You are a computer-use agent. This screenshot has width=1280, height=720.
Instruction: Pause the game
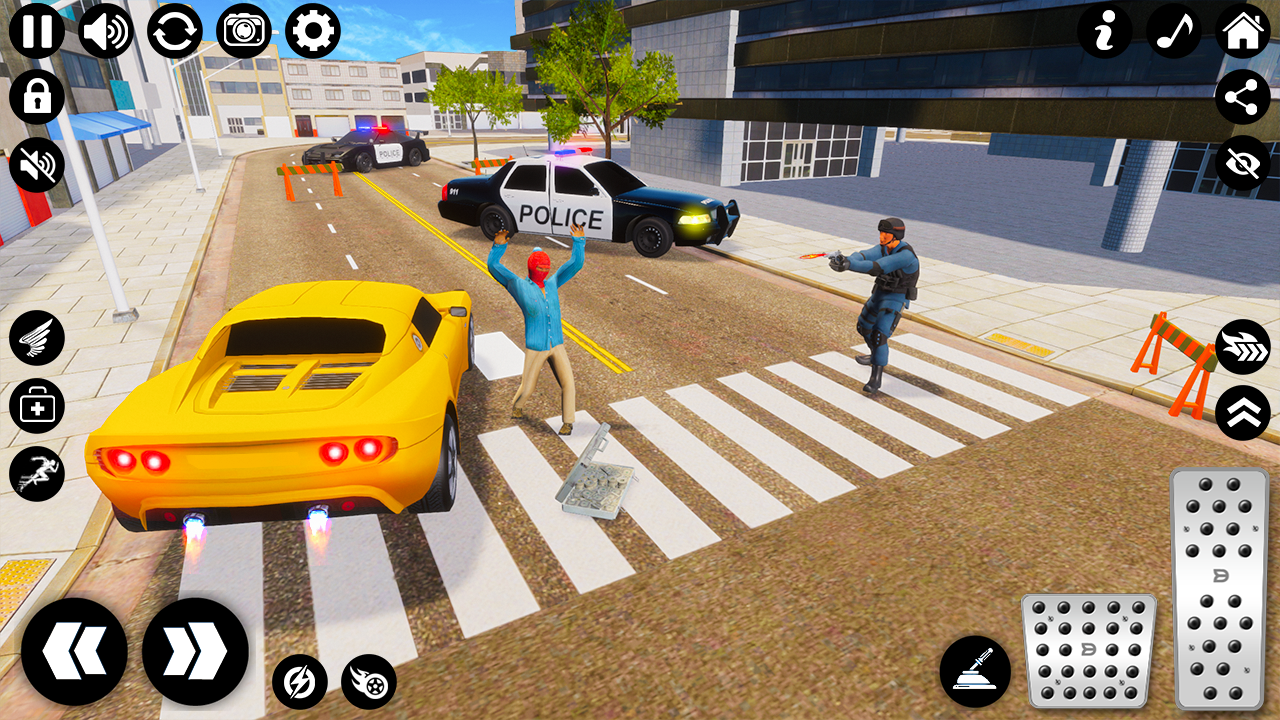point(36,29)
